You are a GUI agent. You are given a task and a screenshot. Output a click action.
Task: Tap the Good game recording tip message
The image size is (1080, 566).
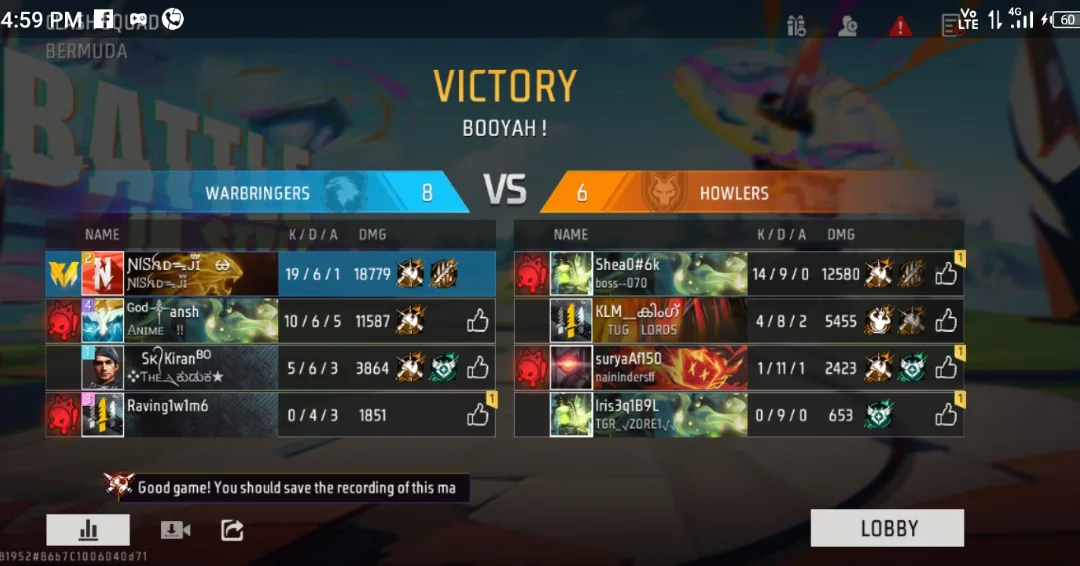point(296,488)
